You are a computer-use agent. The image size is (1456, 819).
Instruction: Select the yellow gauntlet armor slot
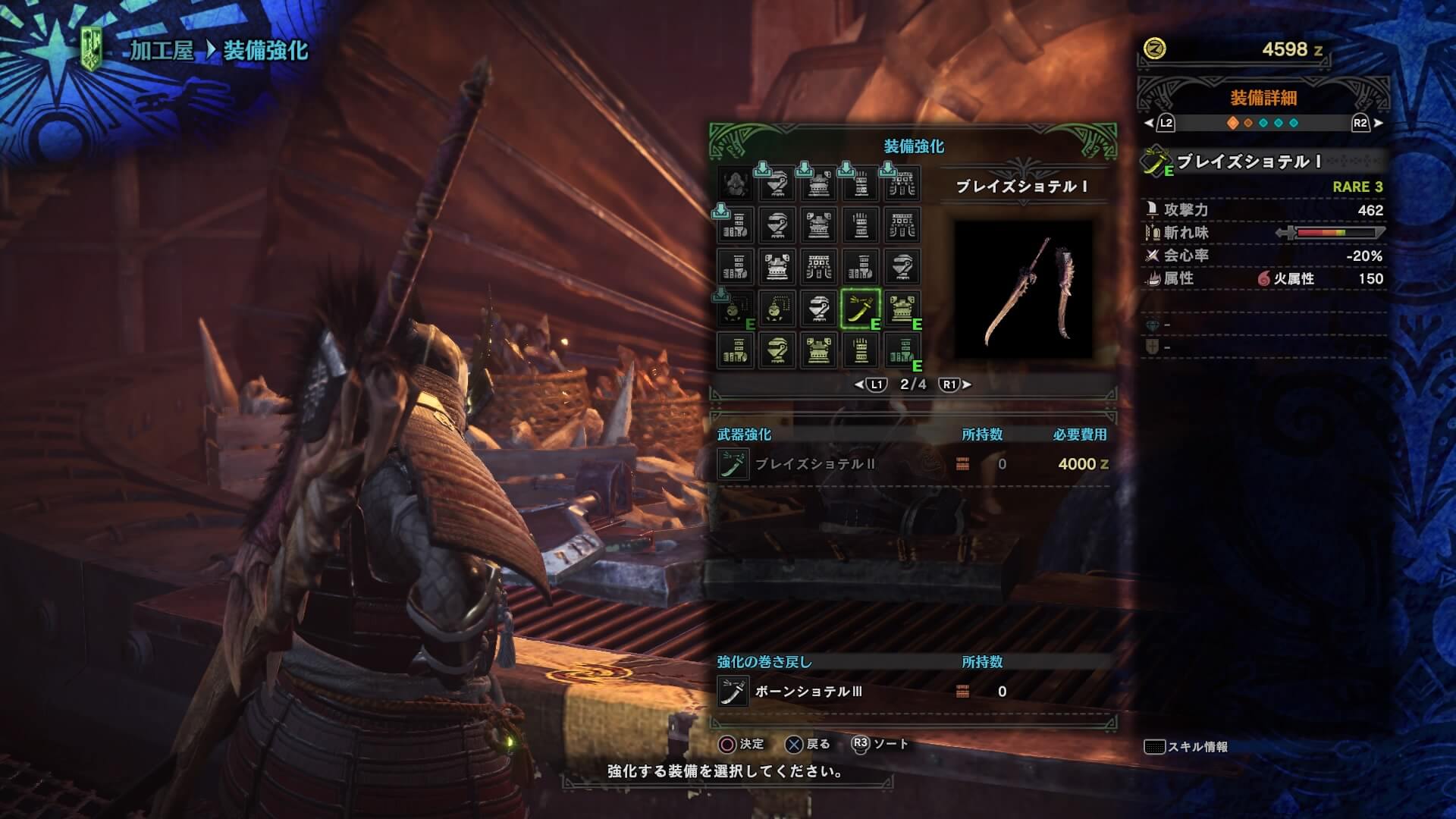tap(860, 350)
